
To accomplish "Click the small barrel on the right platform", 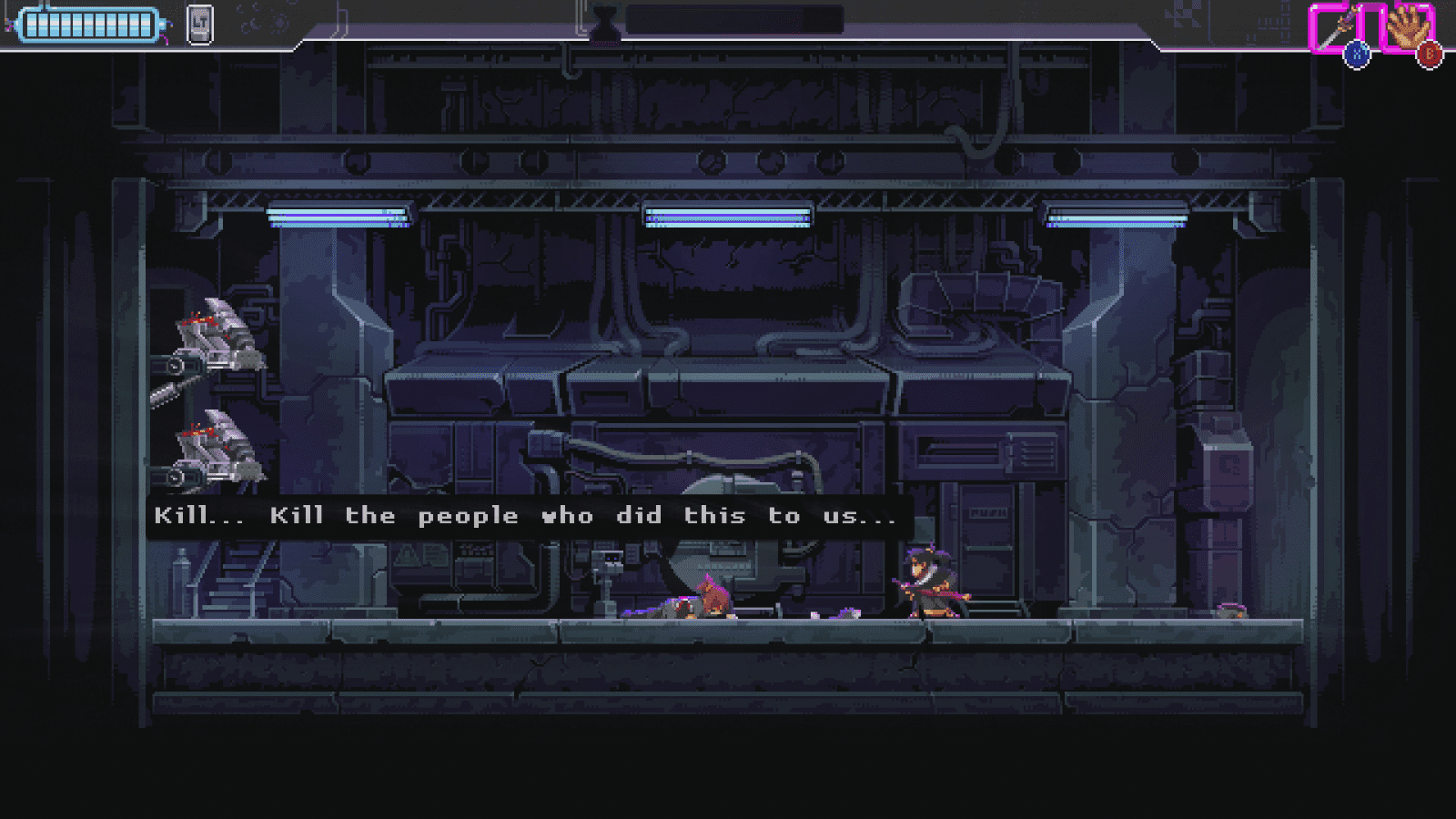I will click(1233, 612).
